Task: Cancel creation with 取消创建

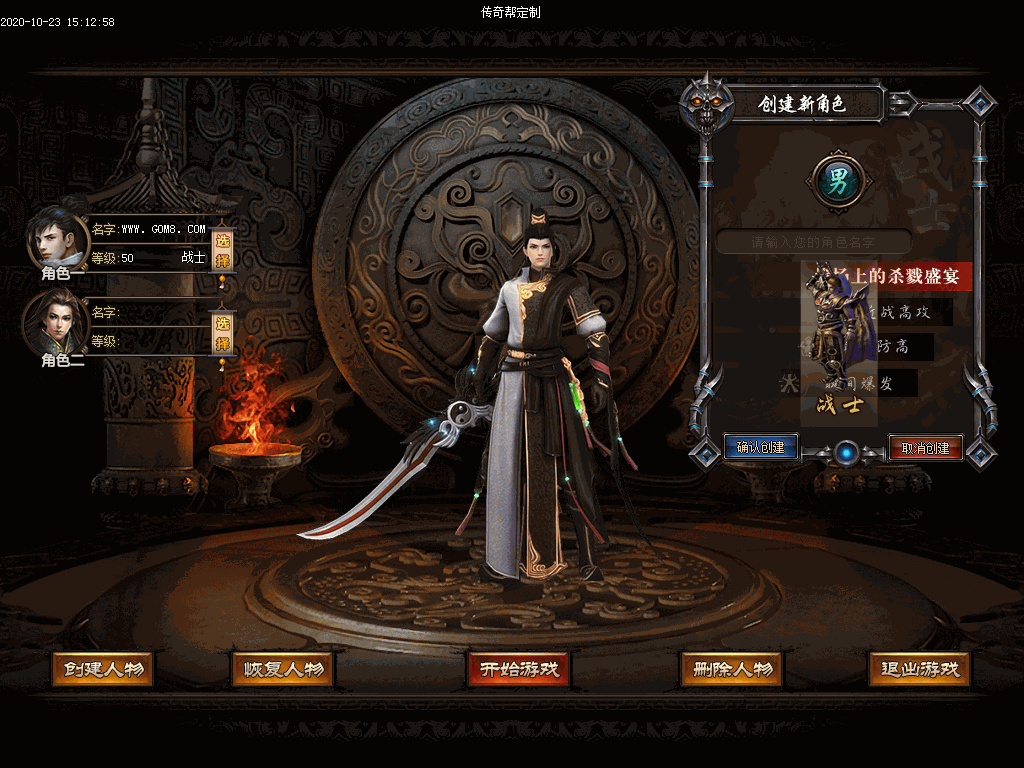Action: [925, 447]
